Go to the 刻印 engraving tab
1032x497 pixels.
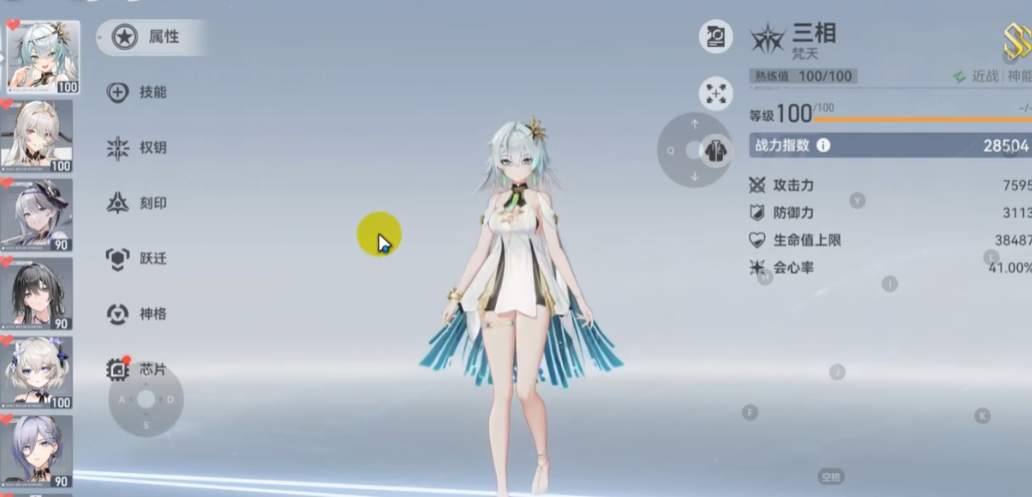pyautogui.click(x=138, y=203)
